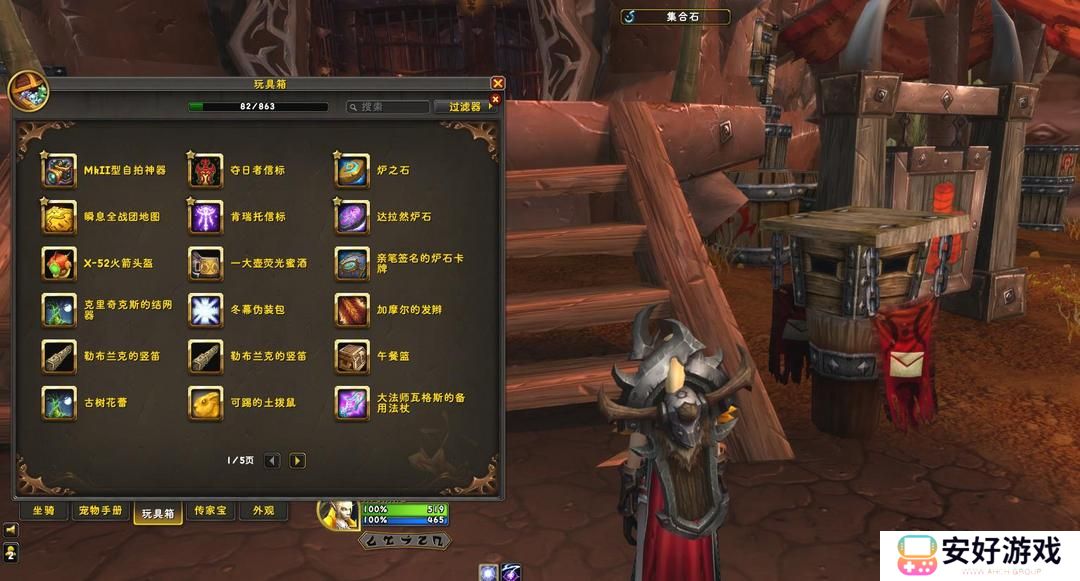The height and width of the screenshot is (581, 1080).
Task: Open the 过滤器 filter dropdown
Action: click(465, 107)
